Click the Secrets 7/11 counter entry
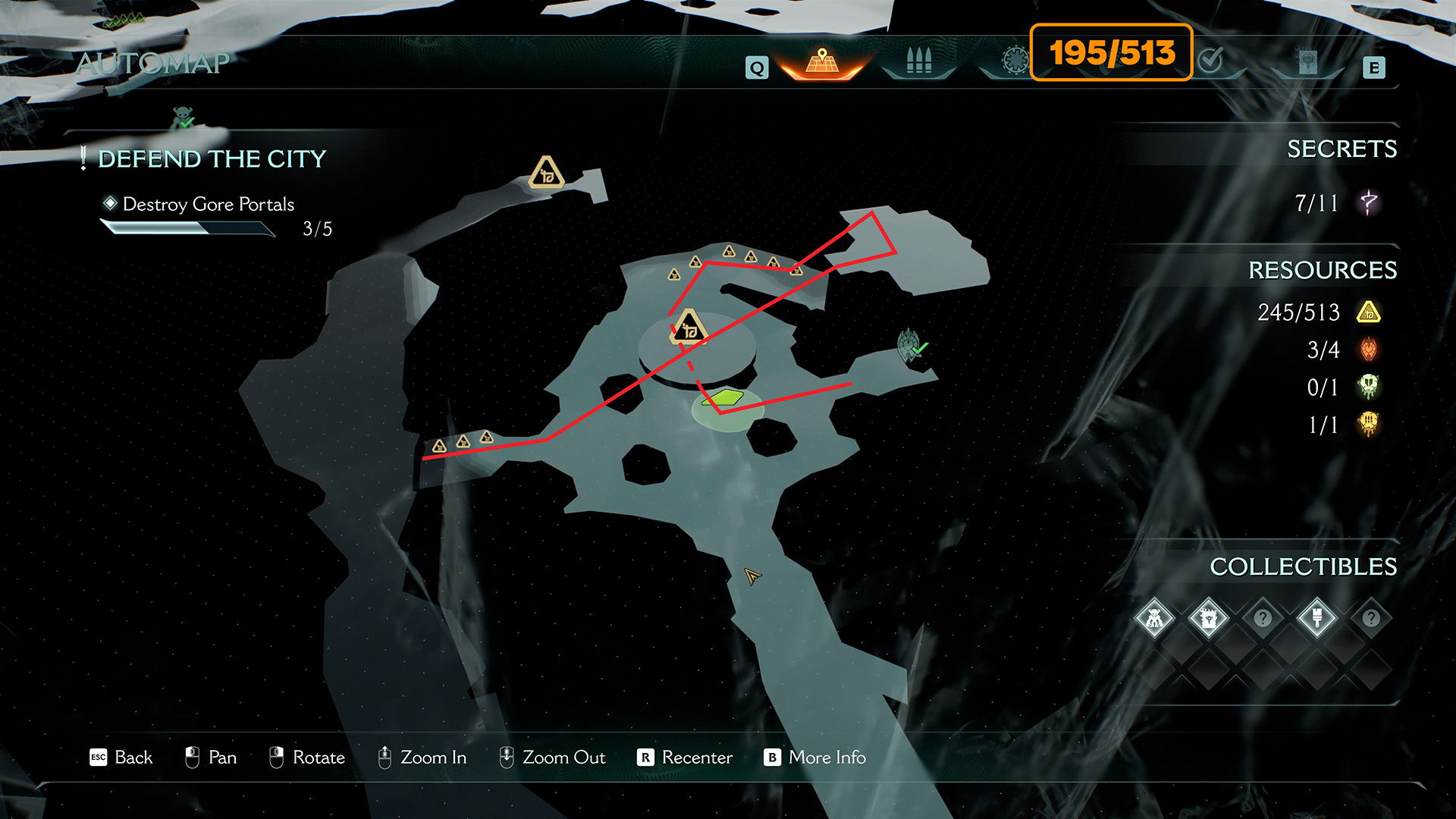This screenshot has height=819, width=1456. click(1336, 203)
